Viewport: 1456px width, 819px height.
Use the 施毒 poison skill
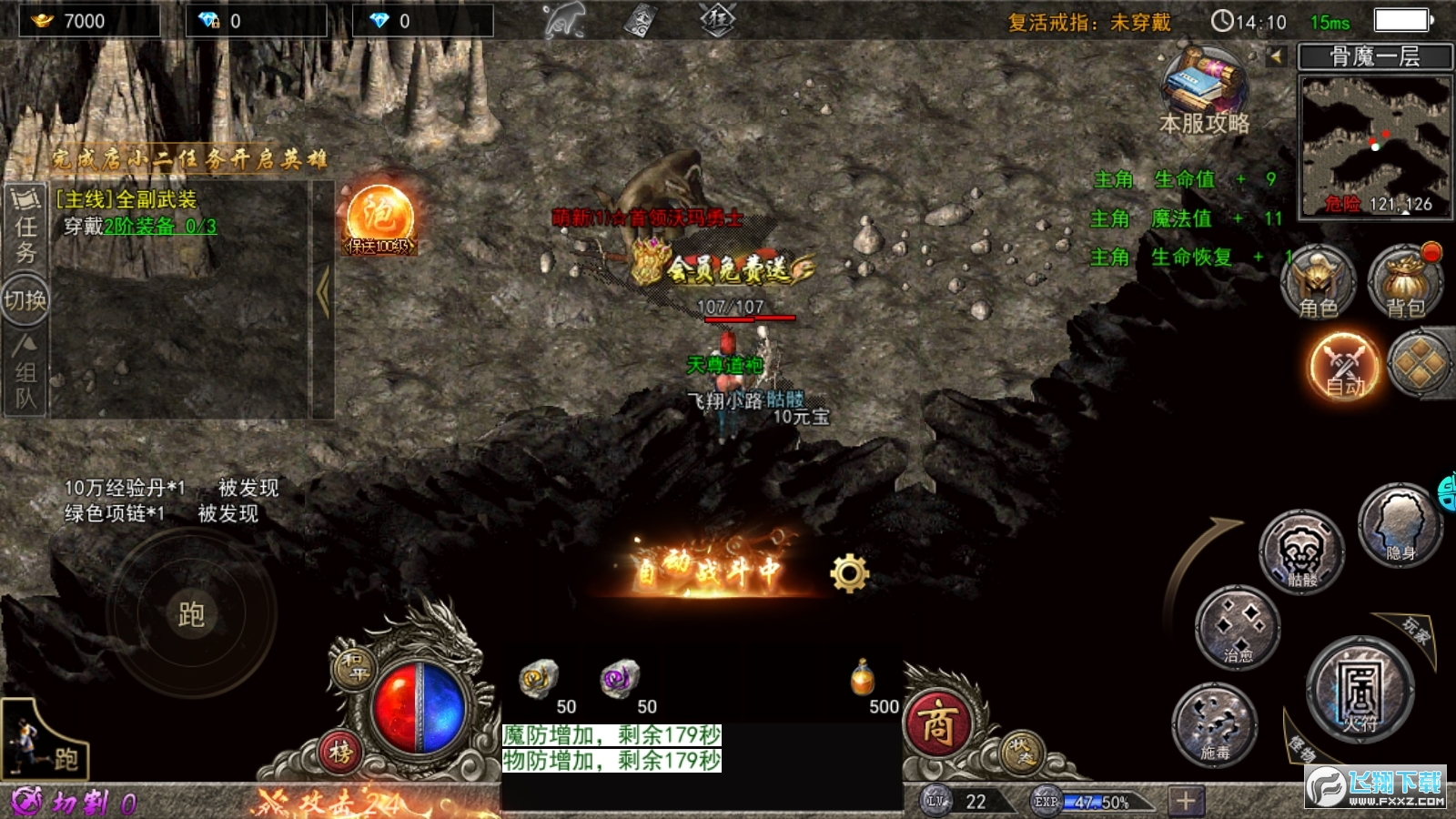coord(1215,724)
